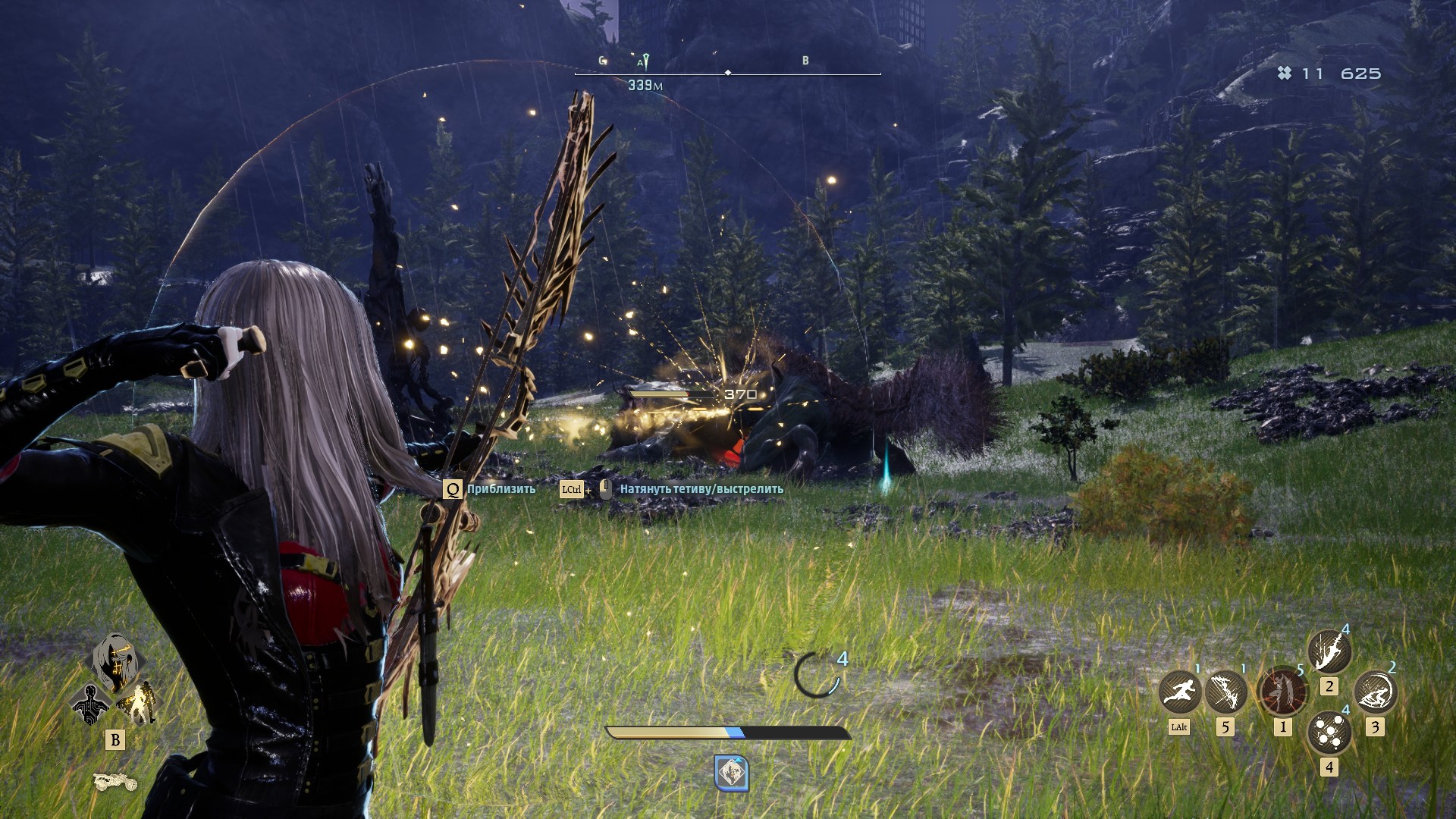Activate the spinning slash skill
Viewport: 1456px width, 819px height.
(1375, 692)
